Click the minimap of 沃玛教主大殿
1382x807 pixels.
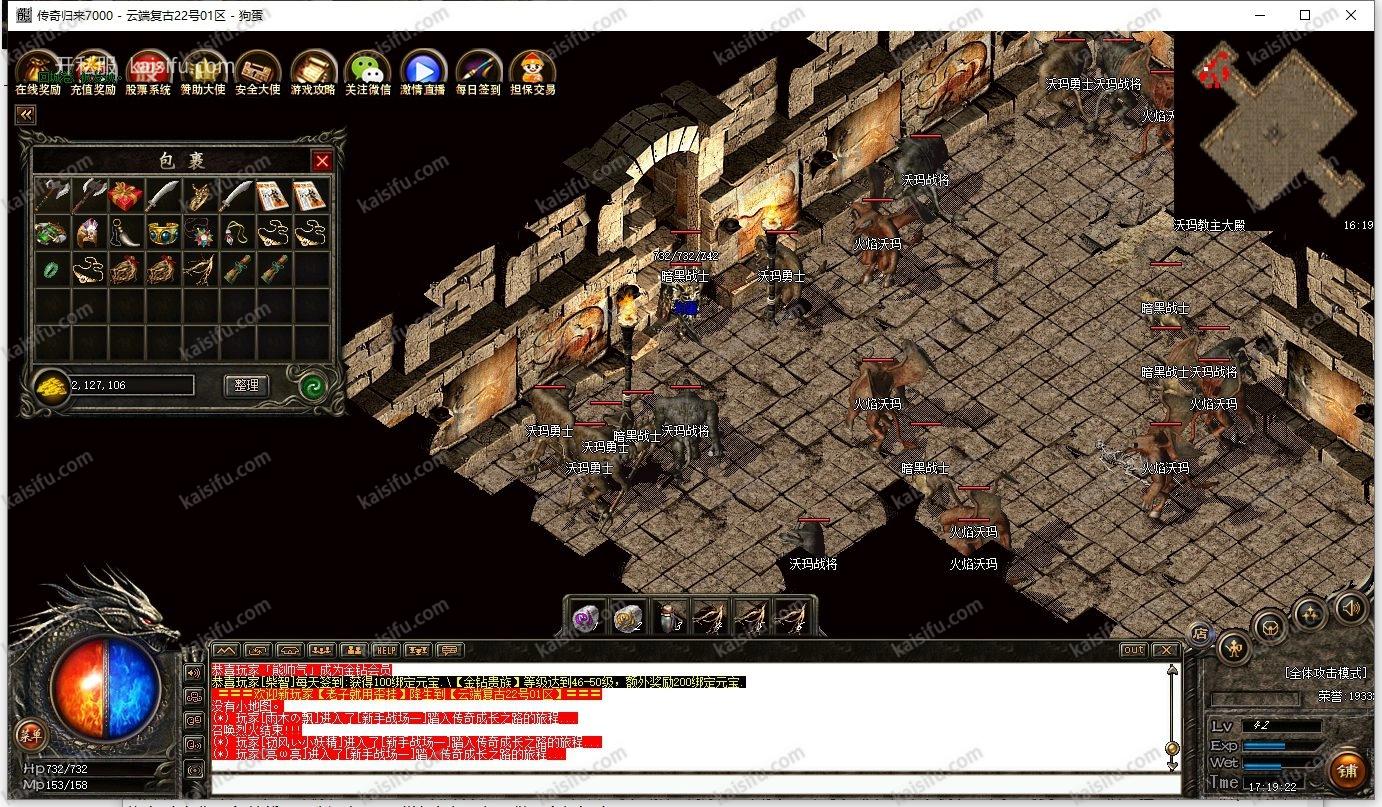(x=1270, y=130)
